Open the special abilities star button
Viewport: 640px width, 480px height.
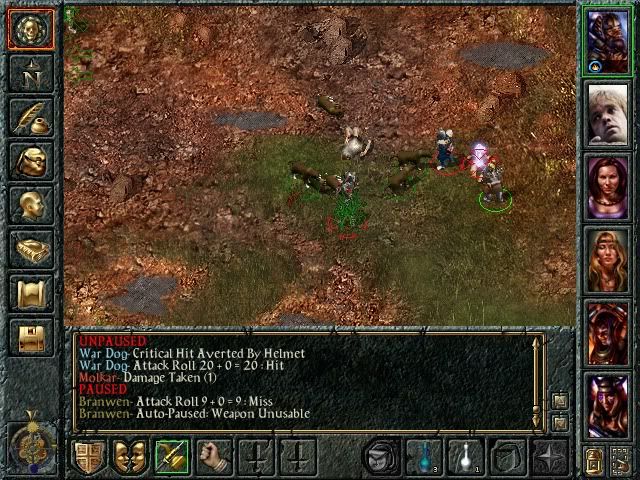549,457
